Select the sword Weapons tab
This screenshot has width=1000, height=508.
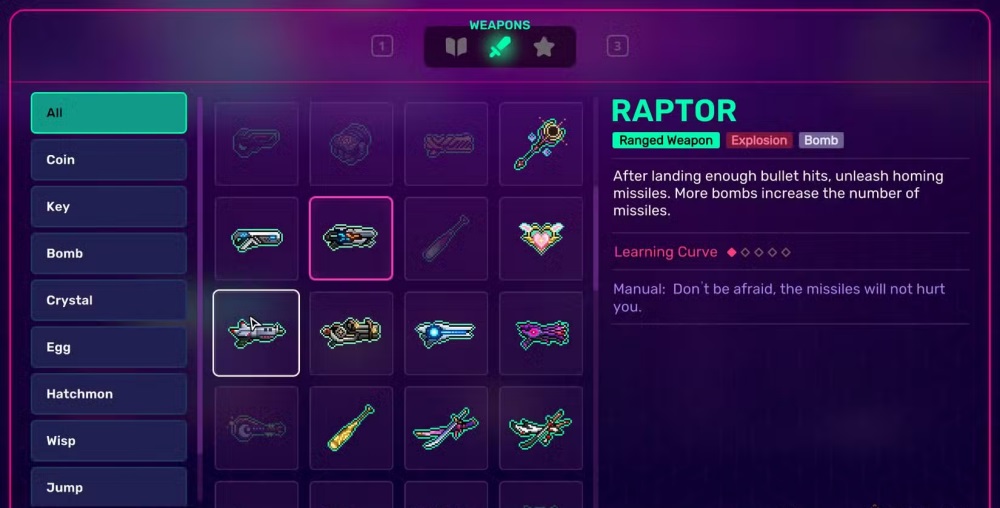(500, 47)
